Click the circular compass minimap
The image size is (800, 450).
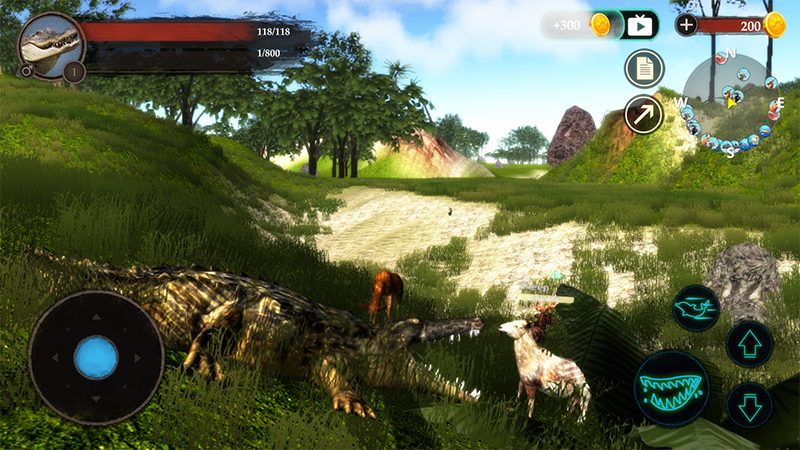731,101
